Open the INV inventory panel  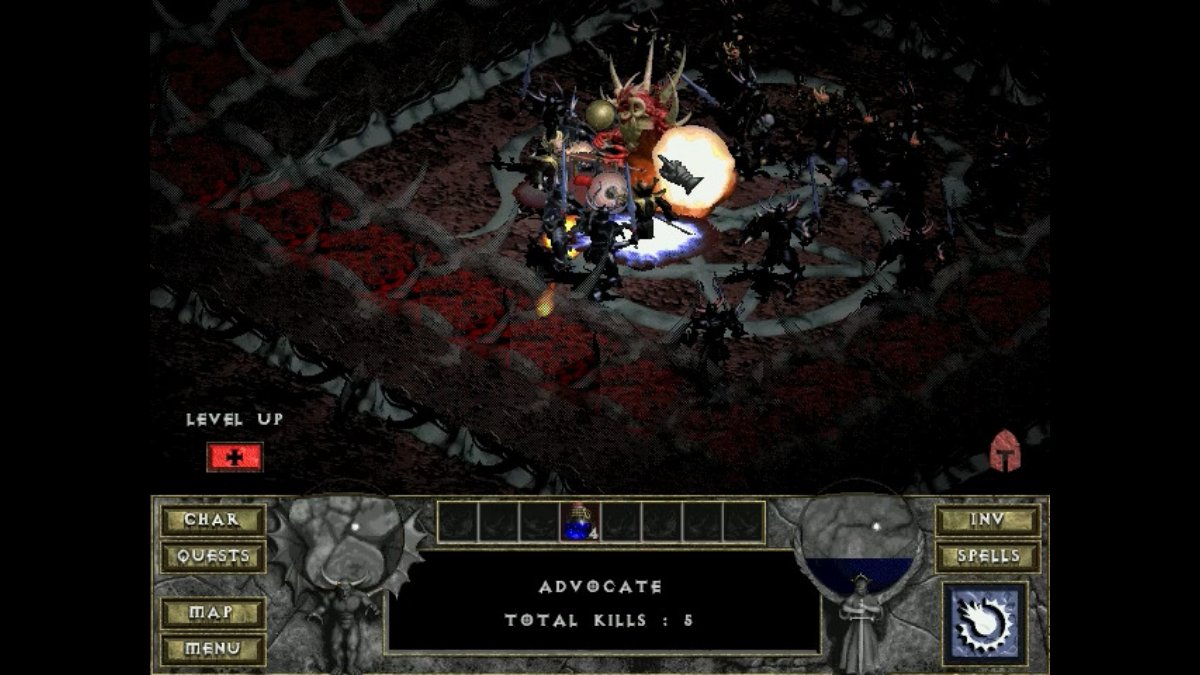tap(987, 520)
